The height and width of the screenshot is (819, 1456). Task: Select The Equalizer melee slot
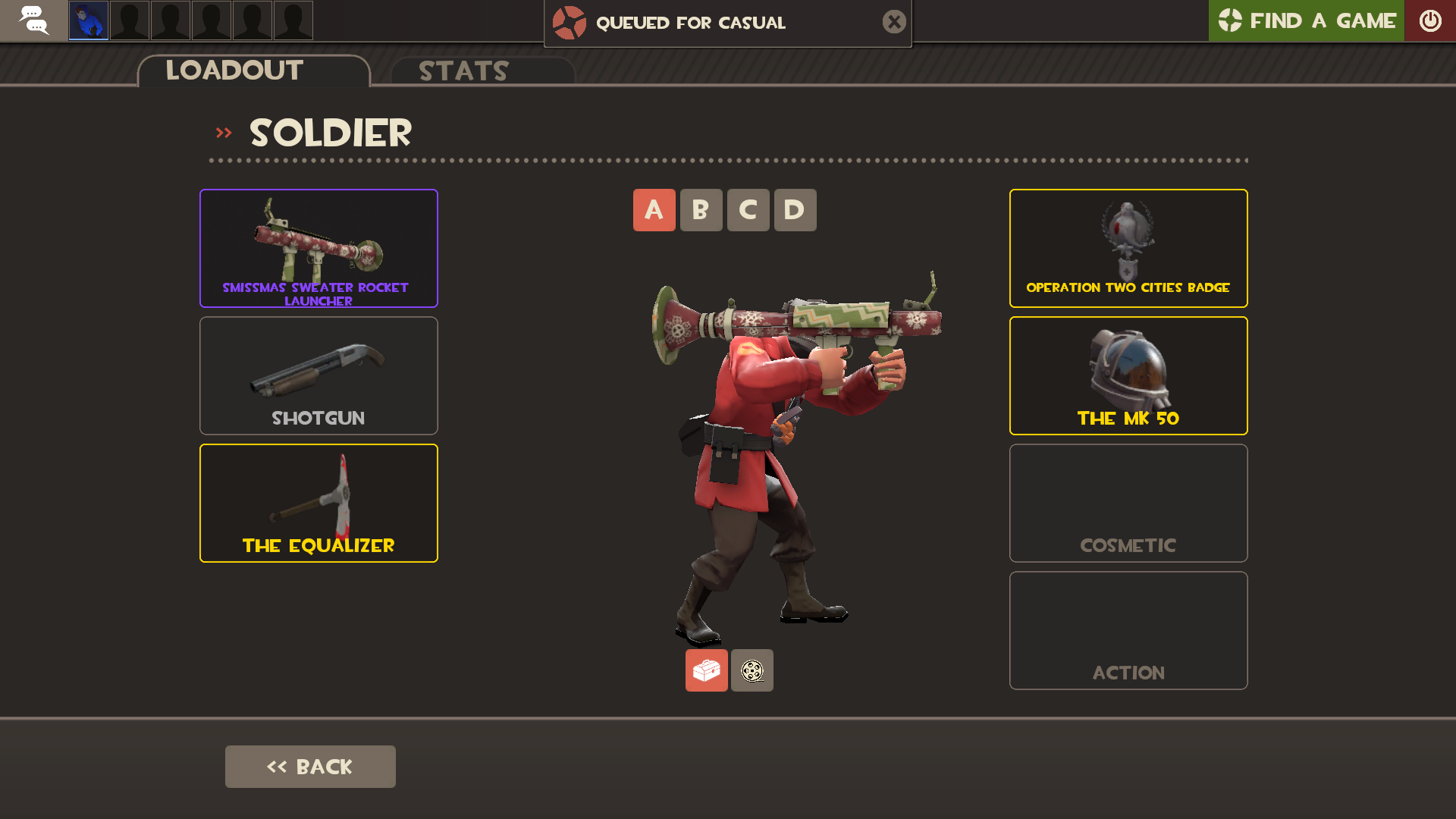pyautogui.click(x=318, y=503)
